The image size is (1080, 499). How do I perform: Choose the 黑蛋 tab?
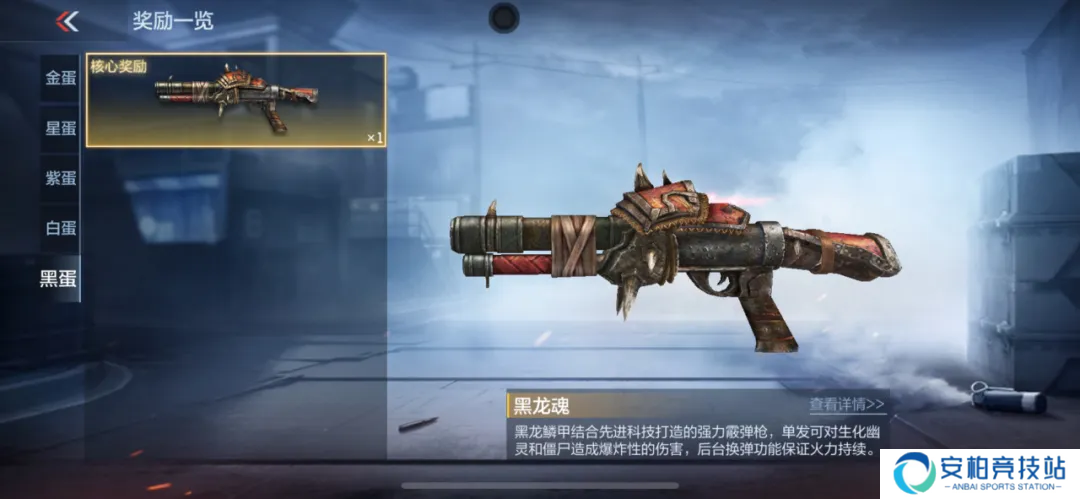[58, 278]
